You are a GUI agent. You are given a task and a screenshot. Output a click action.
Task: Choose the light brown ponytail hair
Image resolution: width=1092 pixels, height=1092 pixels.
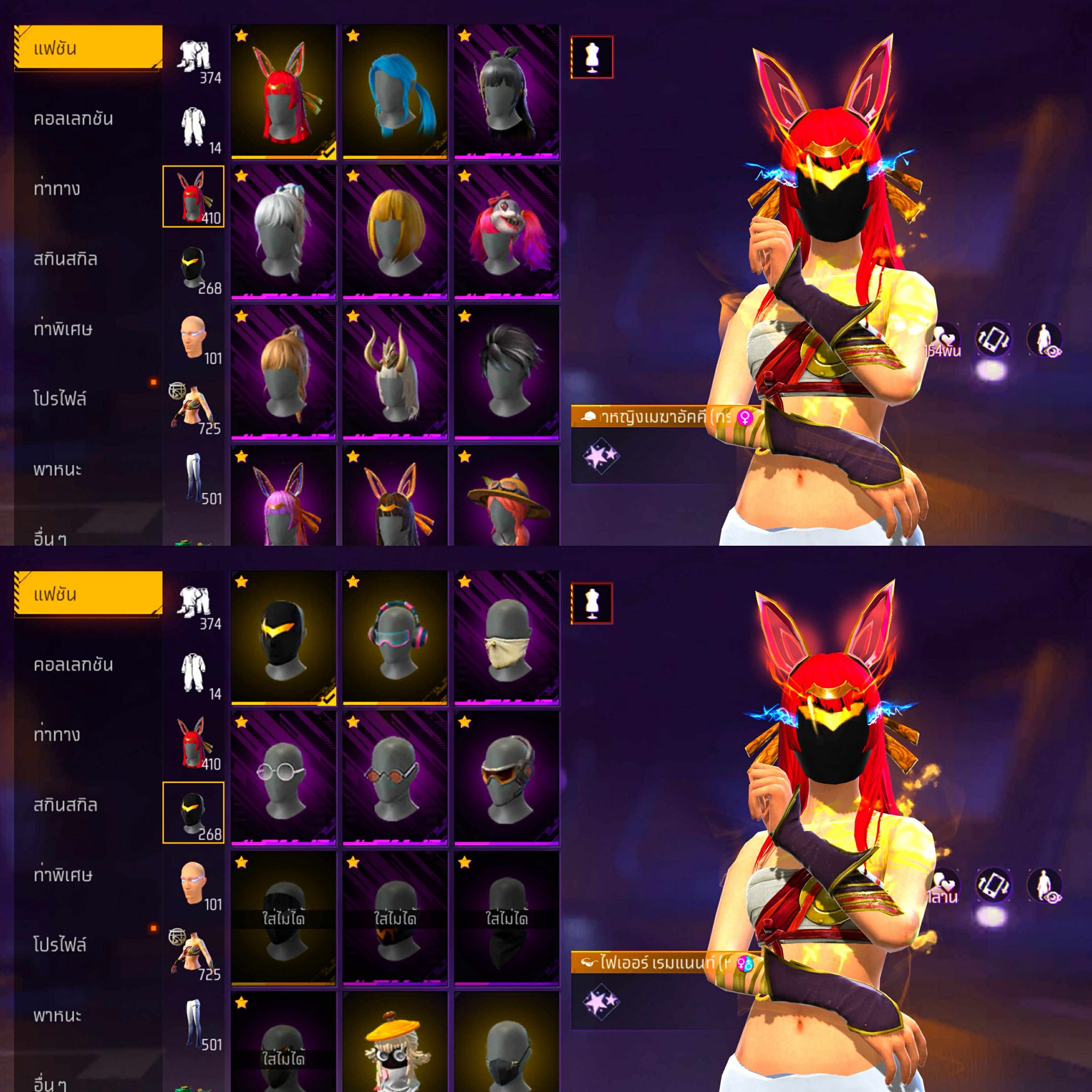click(283, 373)
